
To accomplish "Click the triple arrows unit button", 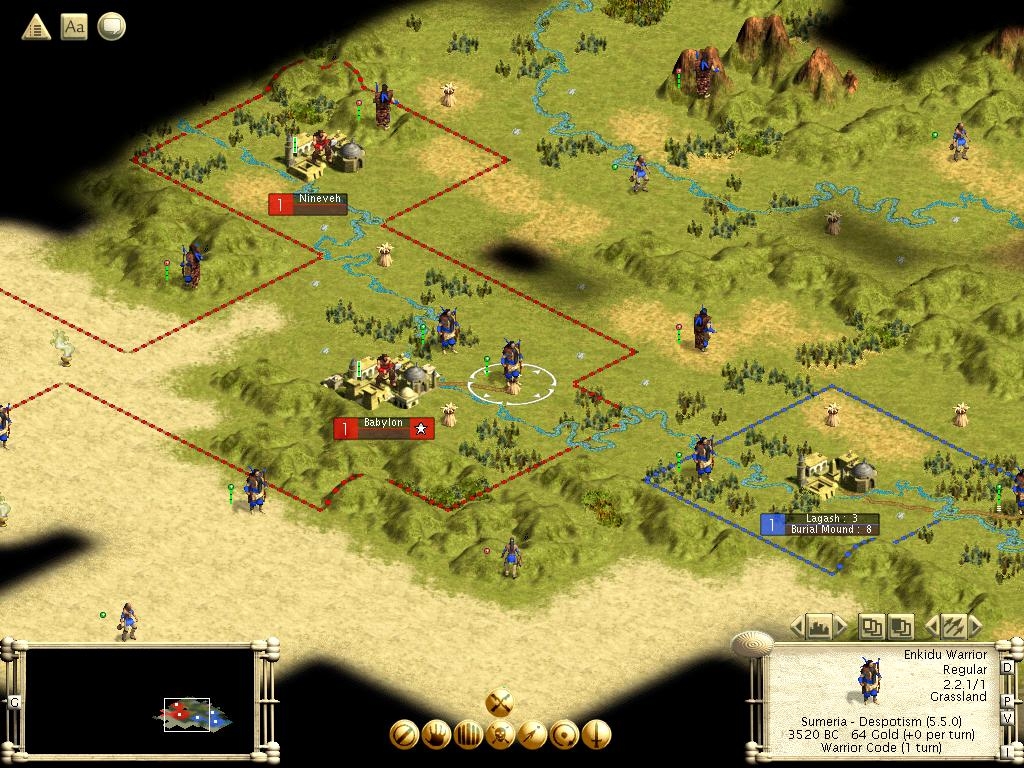I will pos(953,627).
